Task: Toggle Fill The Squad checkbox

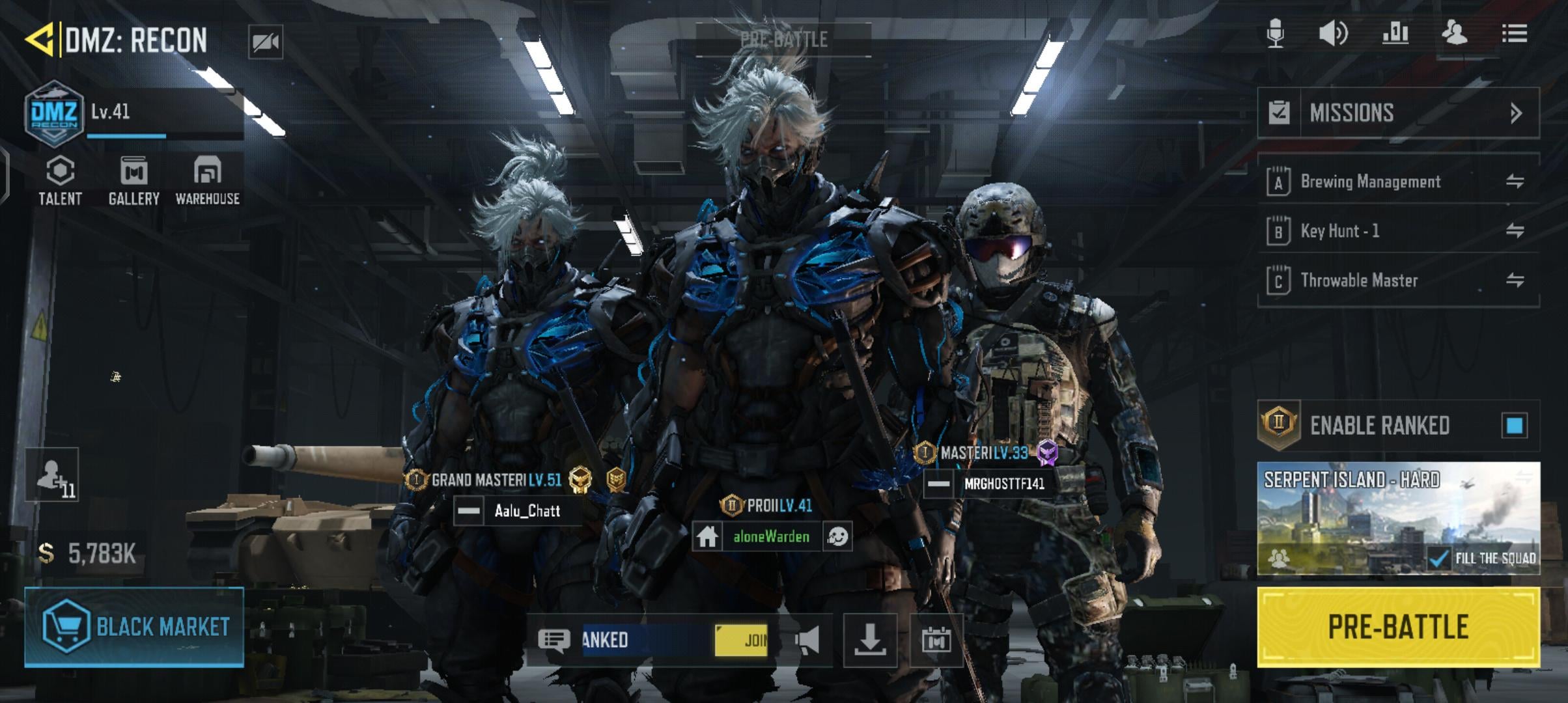Action: [x=1438, y=558]
